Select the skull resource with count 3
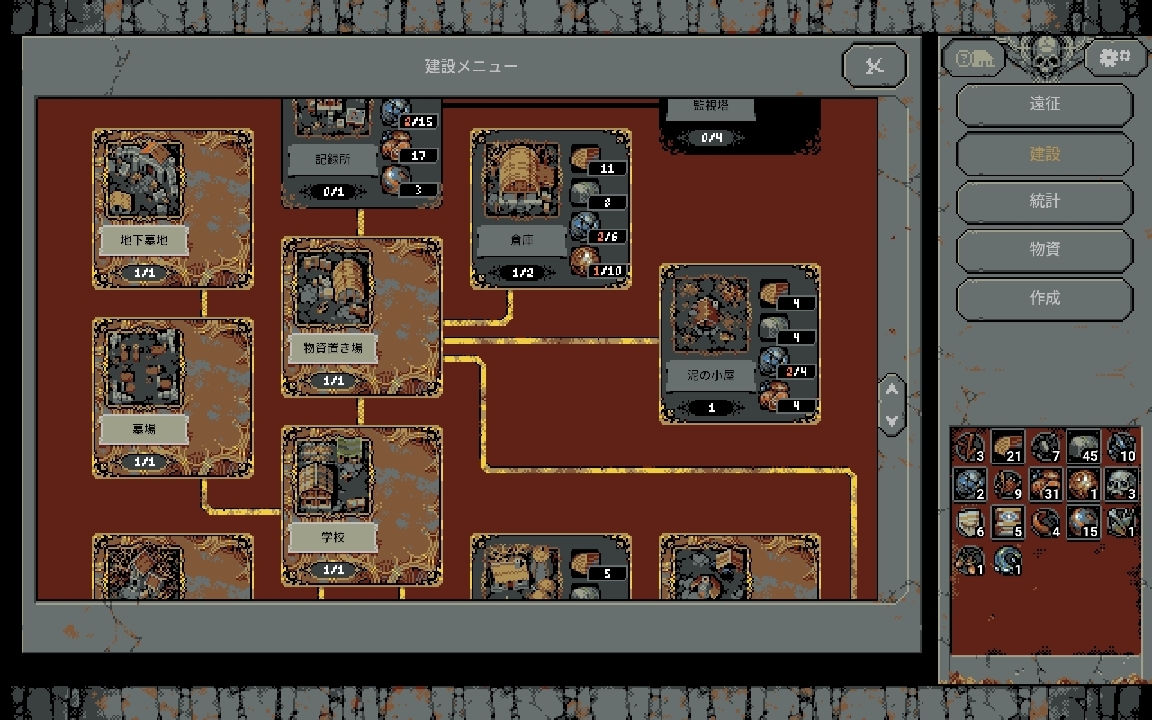 tap(1120, 484)
